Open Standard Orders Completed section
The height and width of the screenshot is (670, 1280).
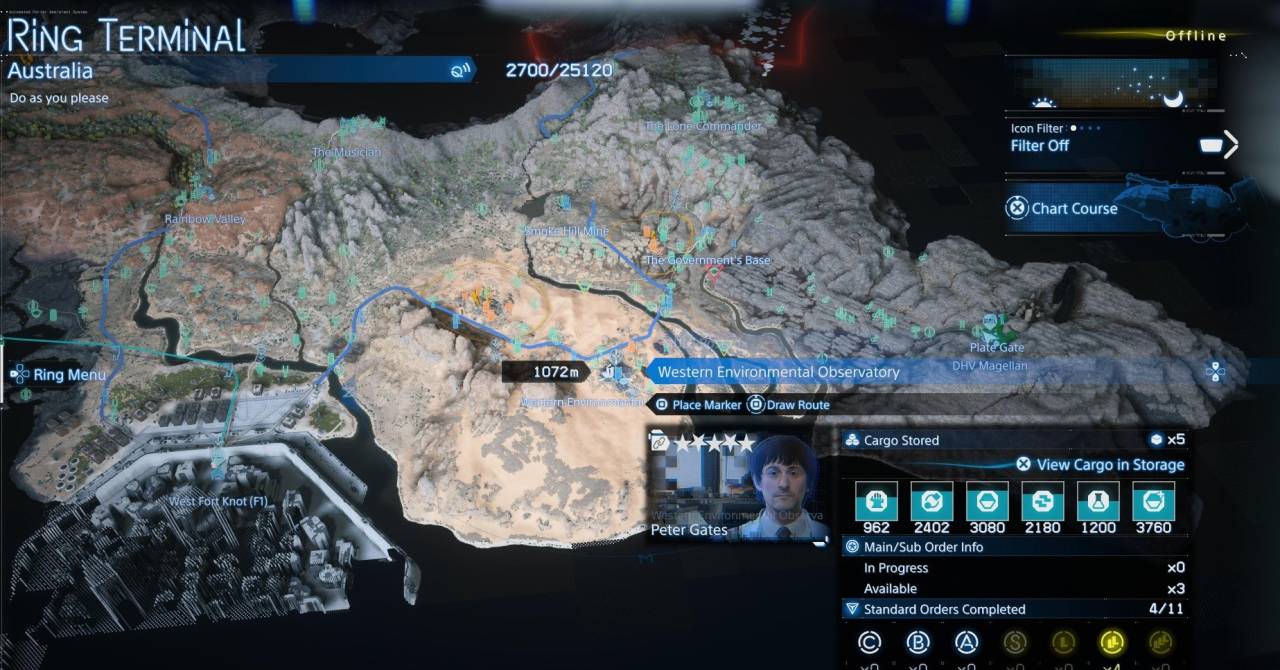pyautogui.click(x=944, y=609)
